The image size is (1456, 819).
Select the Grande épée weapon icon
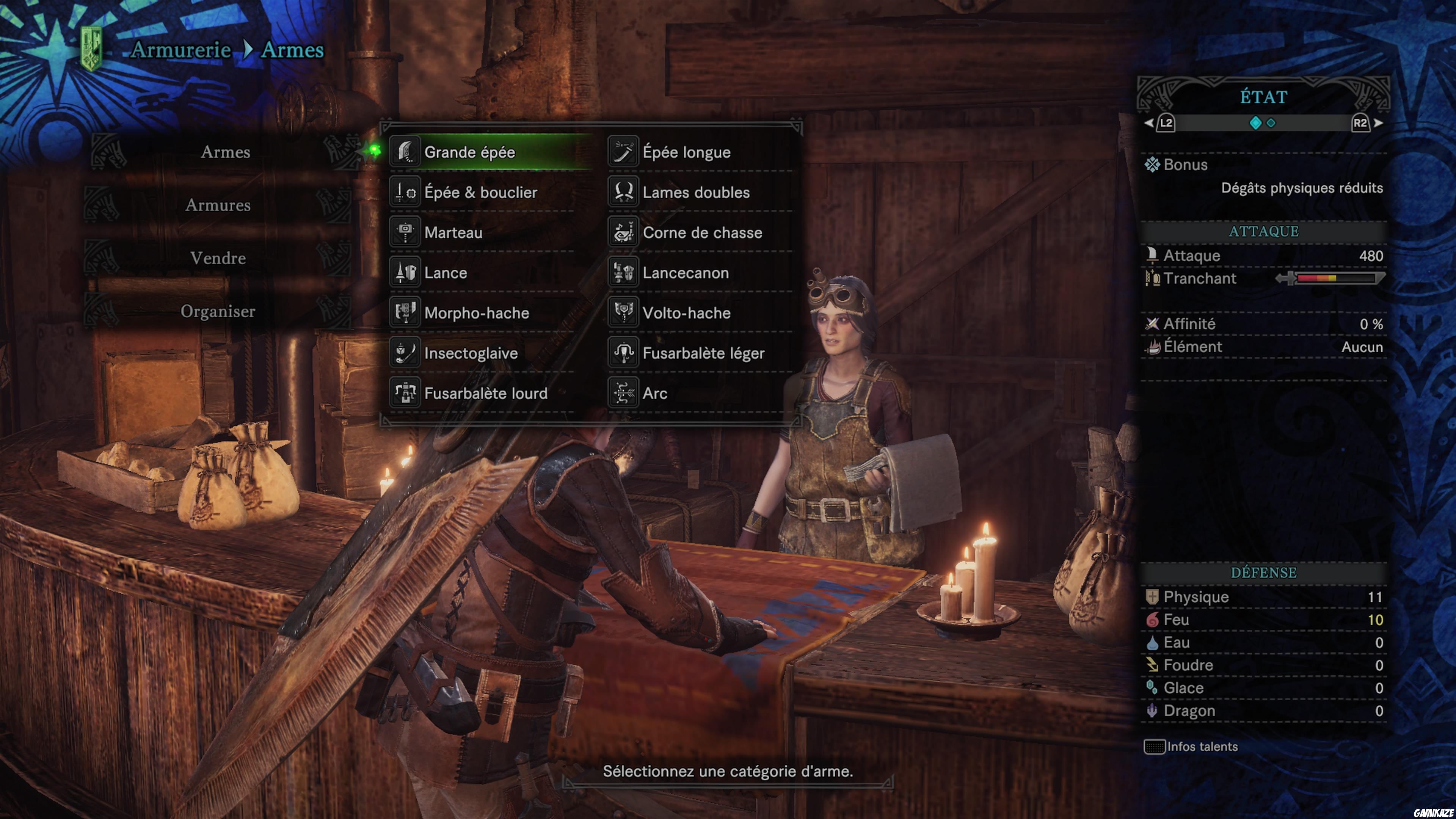point(406,152)
